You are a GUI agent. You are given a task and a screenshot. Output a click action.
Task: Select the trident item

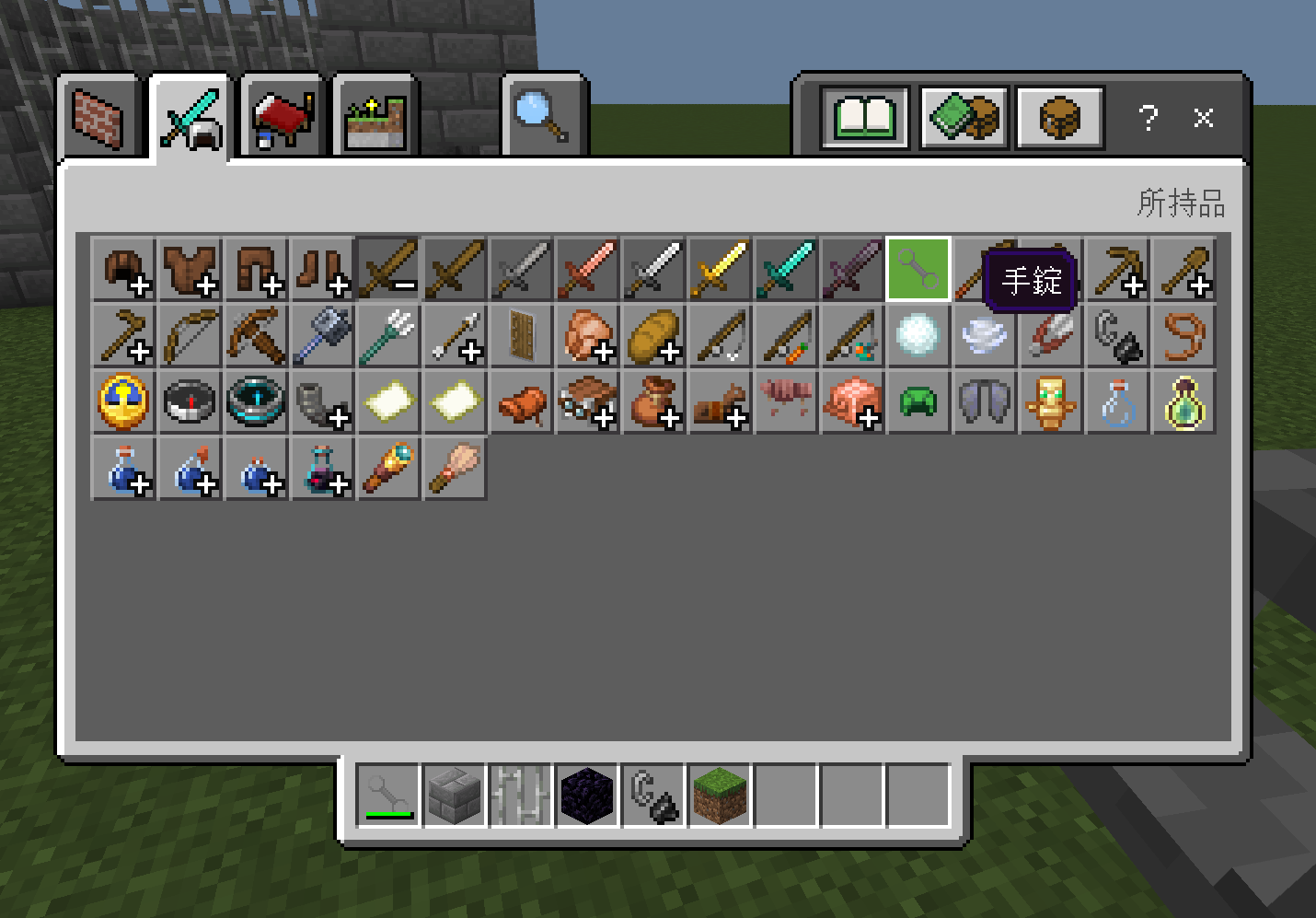[x=388, y=336]
